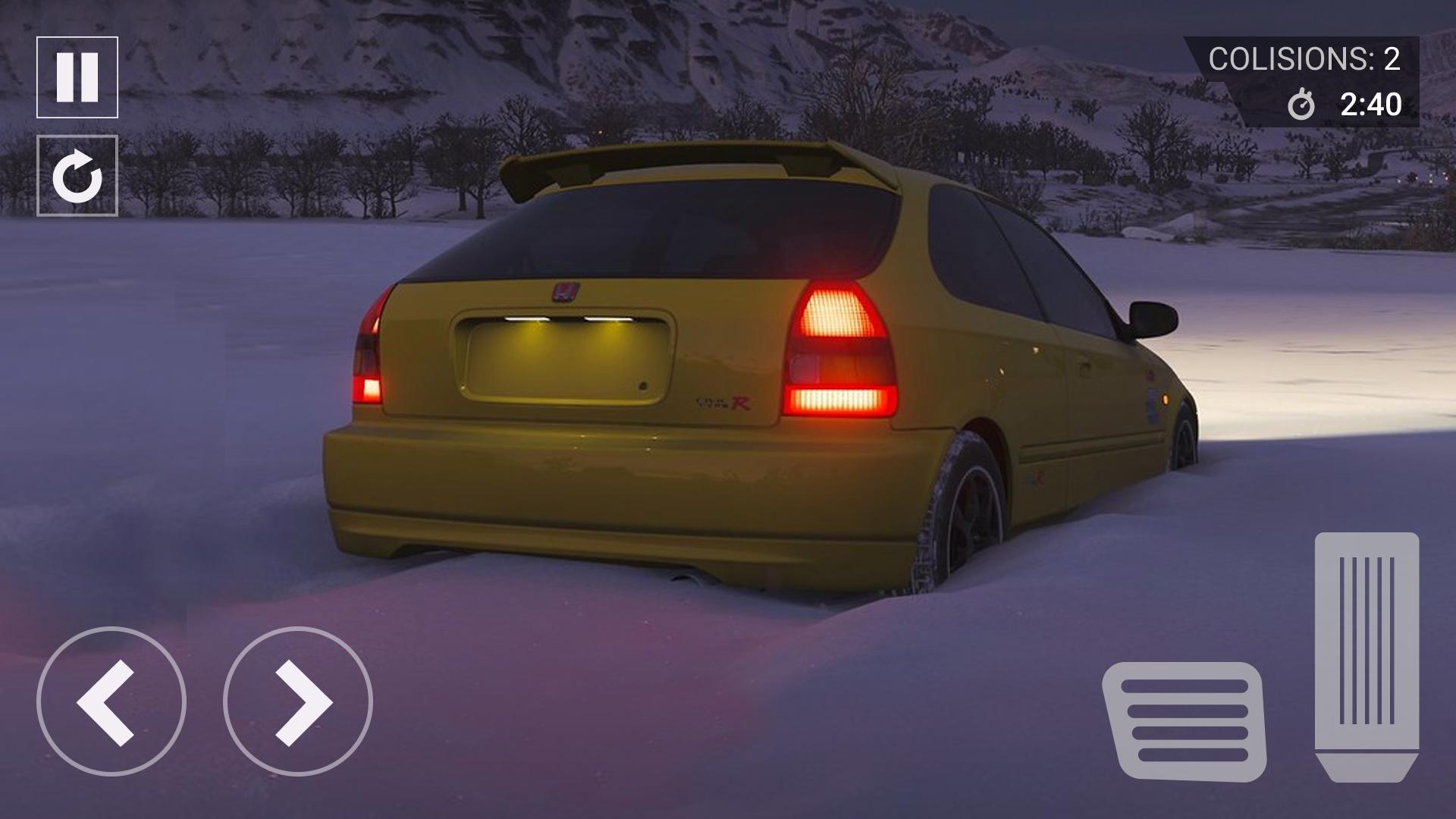Screen dimensions: 1456x819
Task: Hit the restart arrow button
Action: pos(77,176)
